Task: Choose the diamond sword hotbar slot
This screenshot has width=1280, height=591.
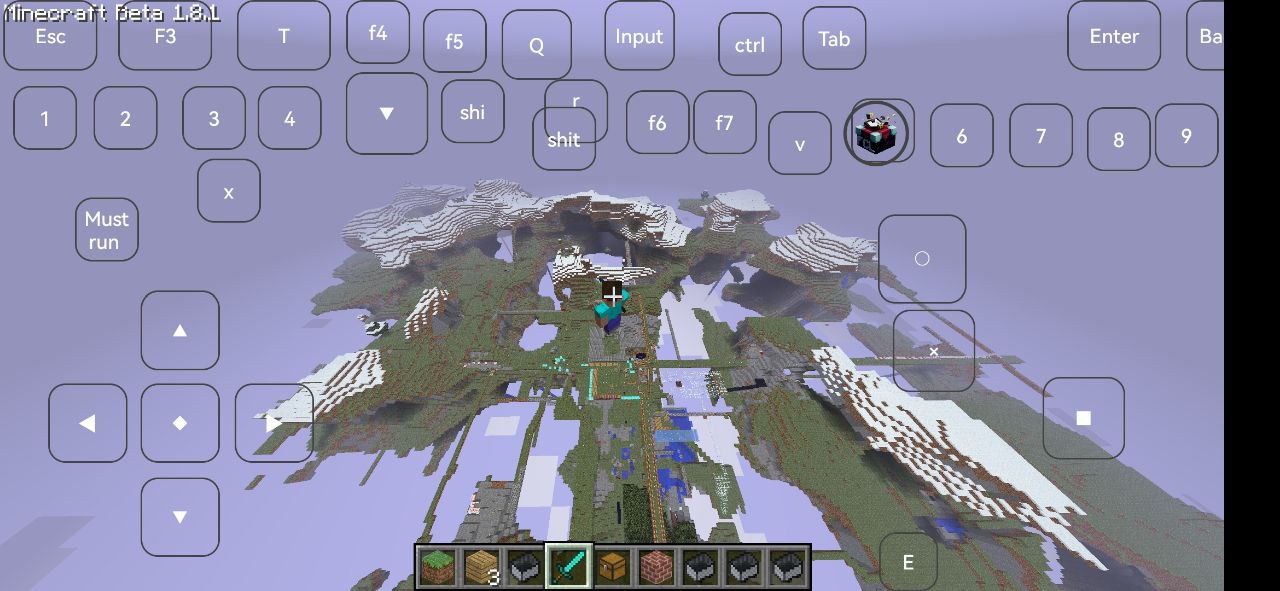Action: (569, 567)
